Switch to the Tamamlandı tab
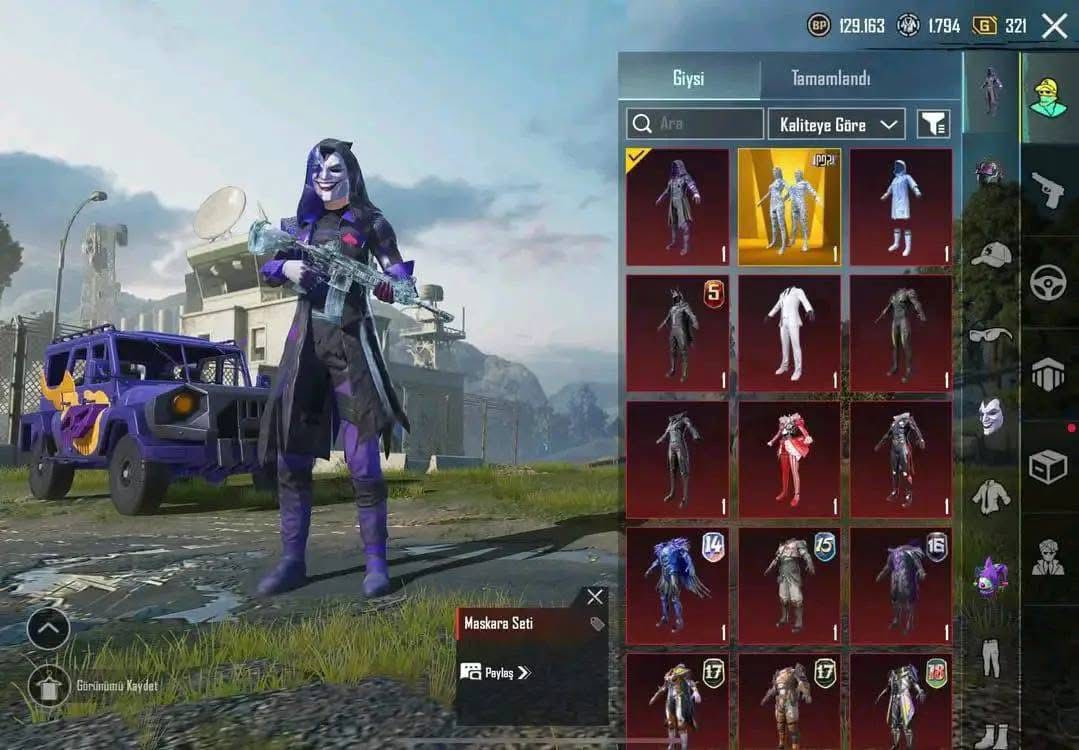 click(830, 78)
